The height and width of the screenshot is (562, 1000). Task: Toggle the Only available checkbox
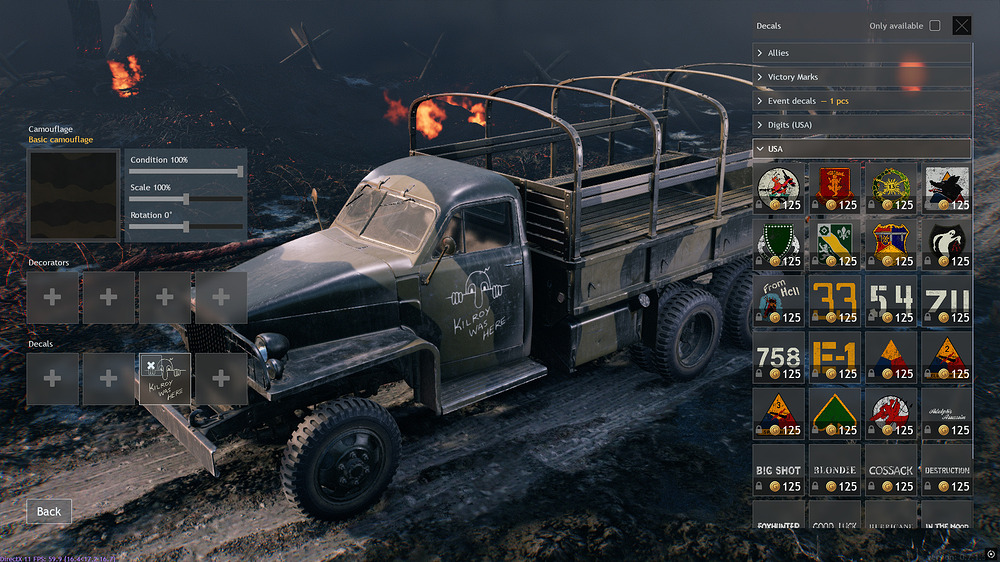(x=935, y=26)
